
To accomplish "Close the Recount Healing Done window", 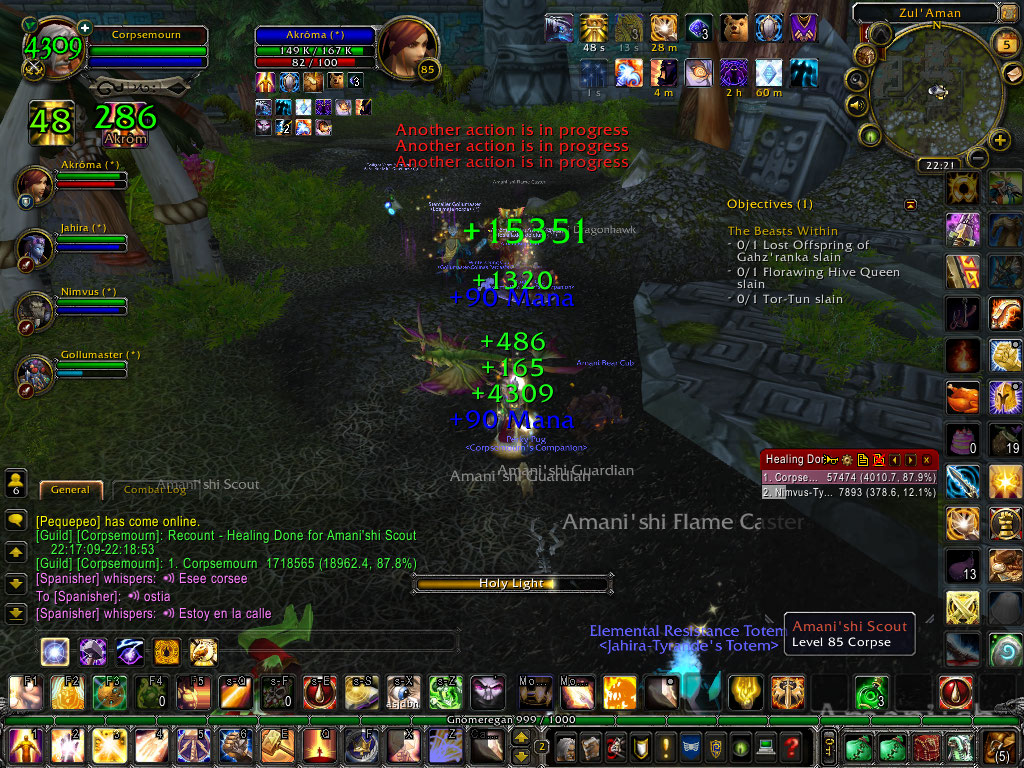I will [927, 460].
